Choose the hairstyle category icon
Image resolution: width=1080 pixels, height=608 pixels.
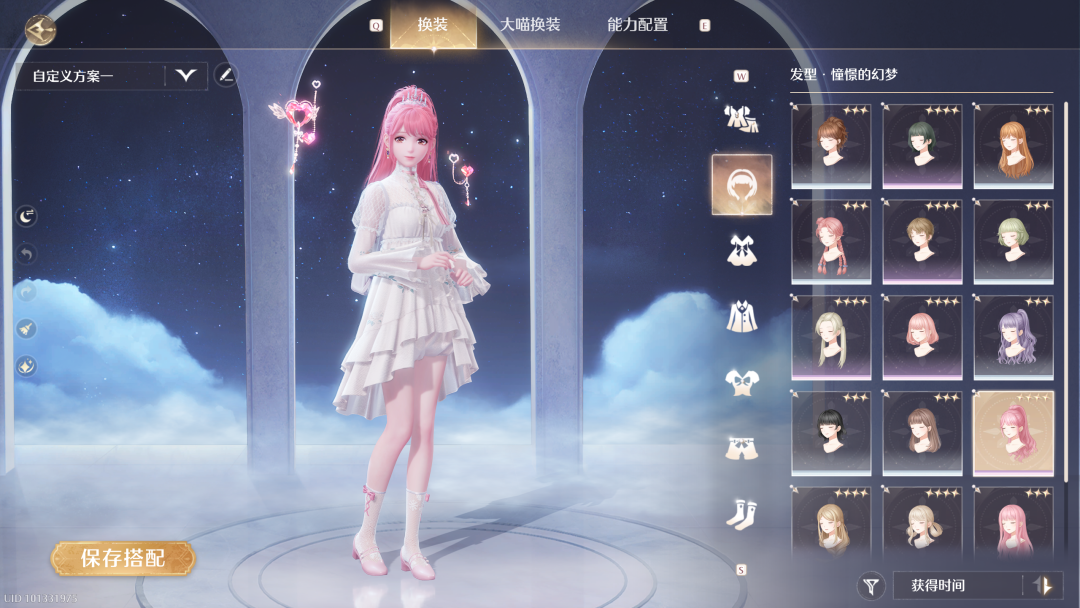click(x=741, y=185)
